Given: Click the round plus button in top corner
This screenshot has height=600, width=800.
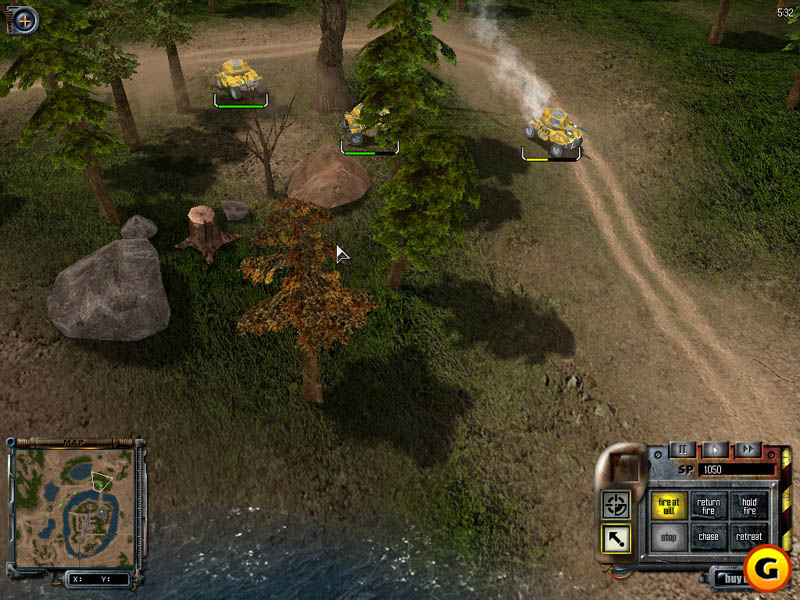Looking at the screenshot, I should tap(23, 17).
